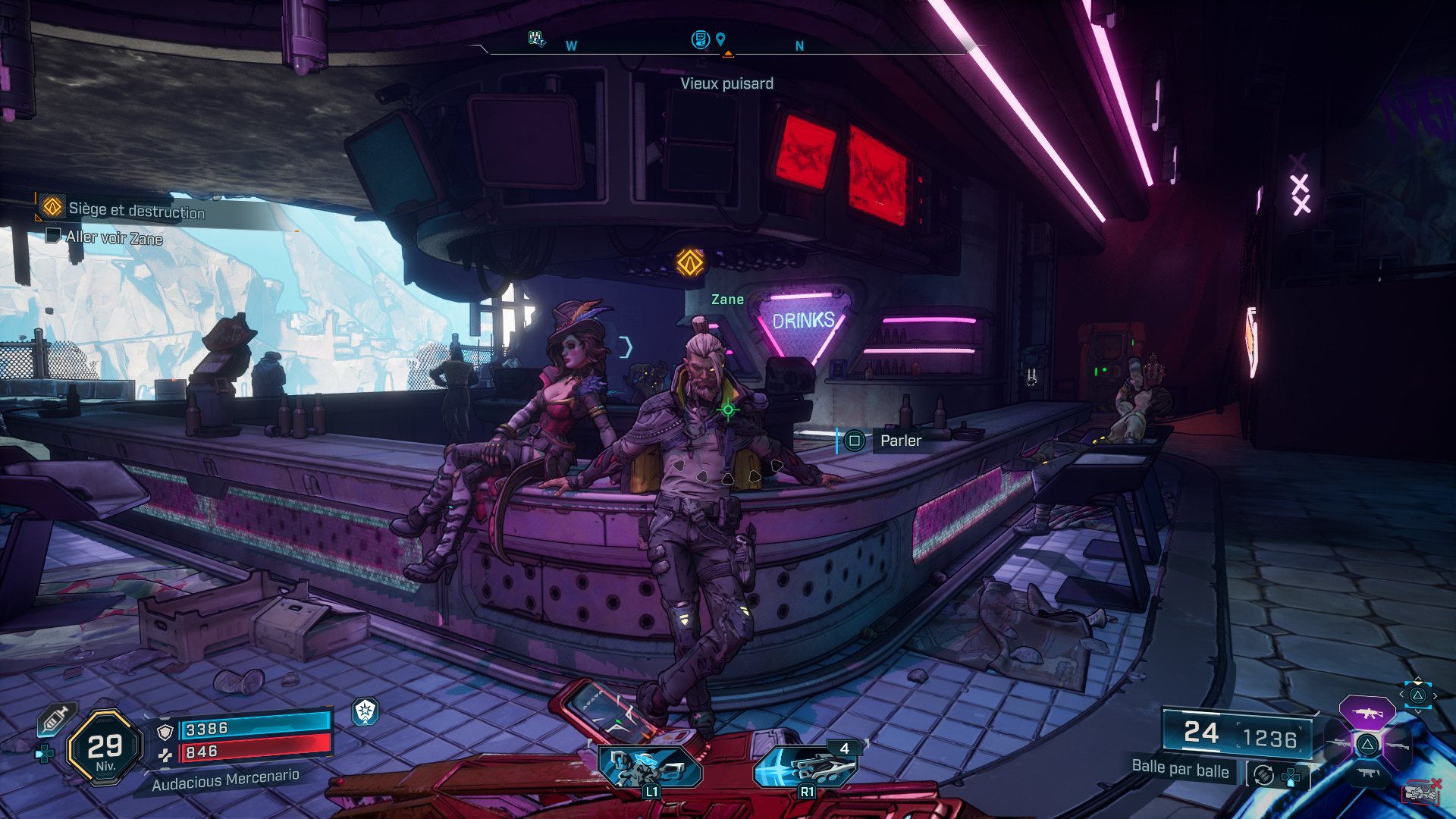This screenshot has width=1456, height=819.
Task: Select the assault rifle on the weapon wheel
Action: (1367, 713)
